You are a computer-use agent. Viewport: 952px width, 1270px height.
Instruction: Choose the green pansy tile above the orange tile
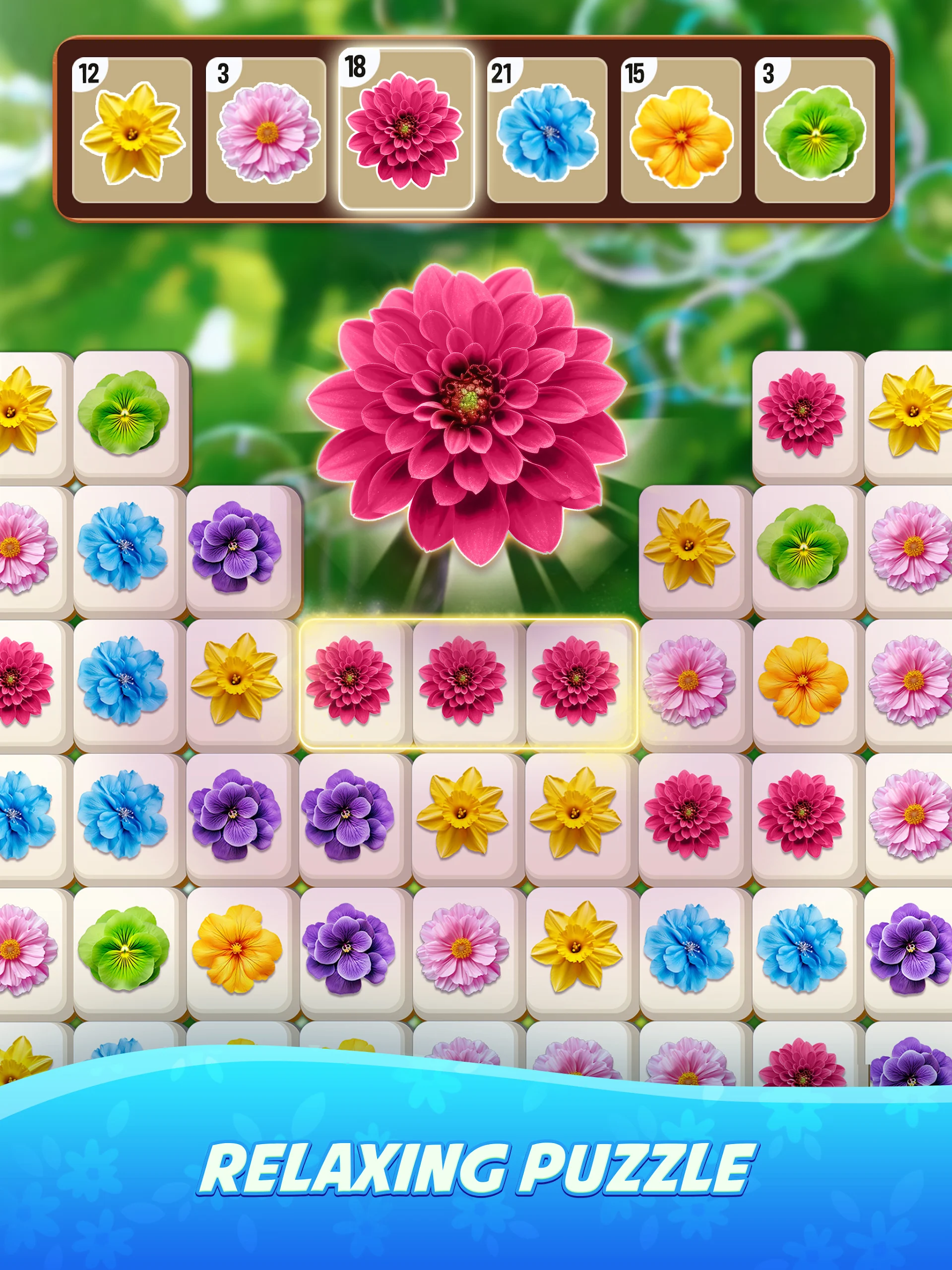pyautogui.click(x=803, y=547)
